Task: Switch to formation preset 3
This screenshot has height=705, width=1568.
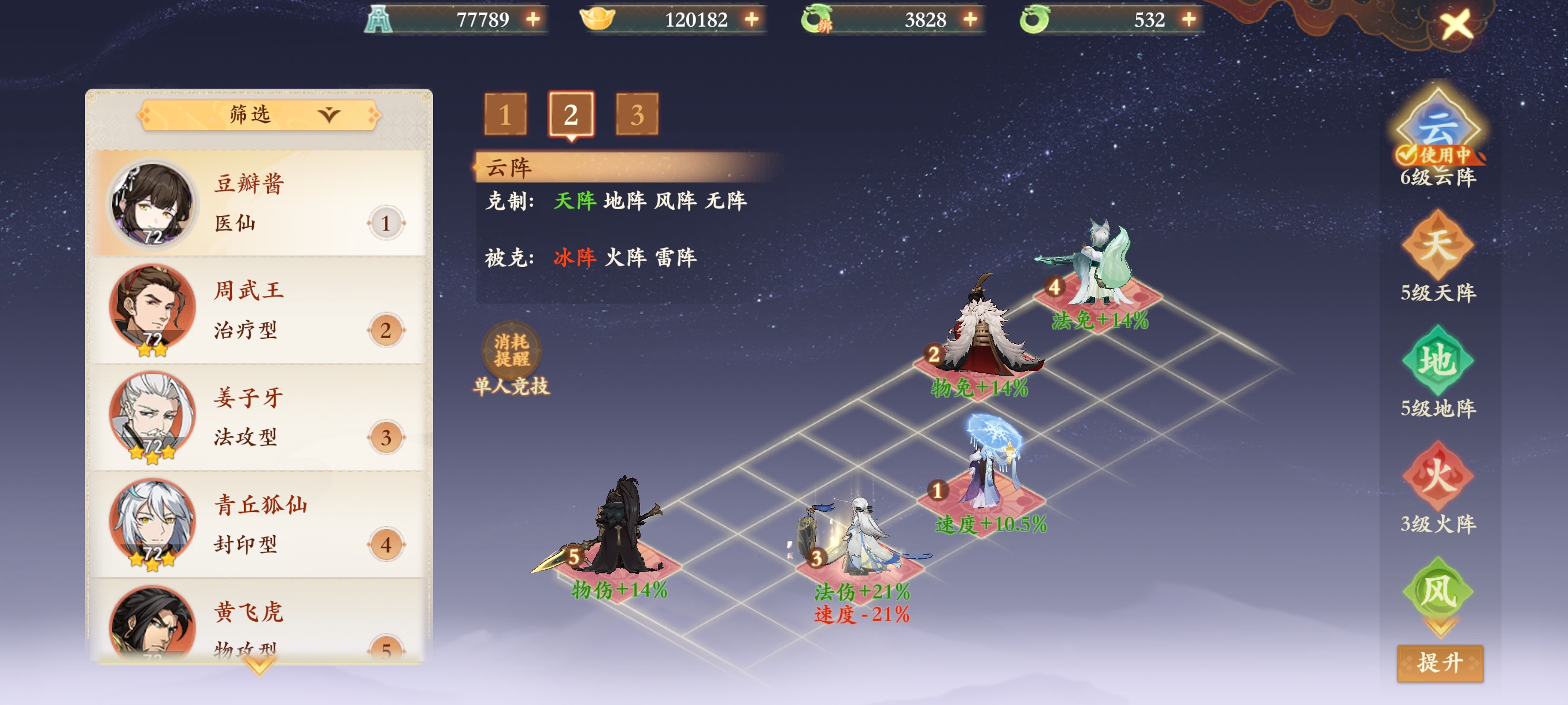Action: coord(637,114)
